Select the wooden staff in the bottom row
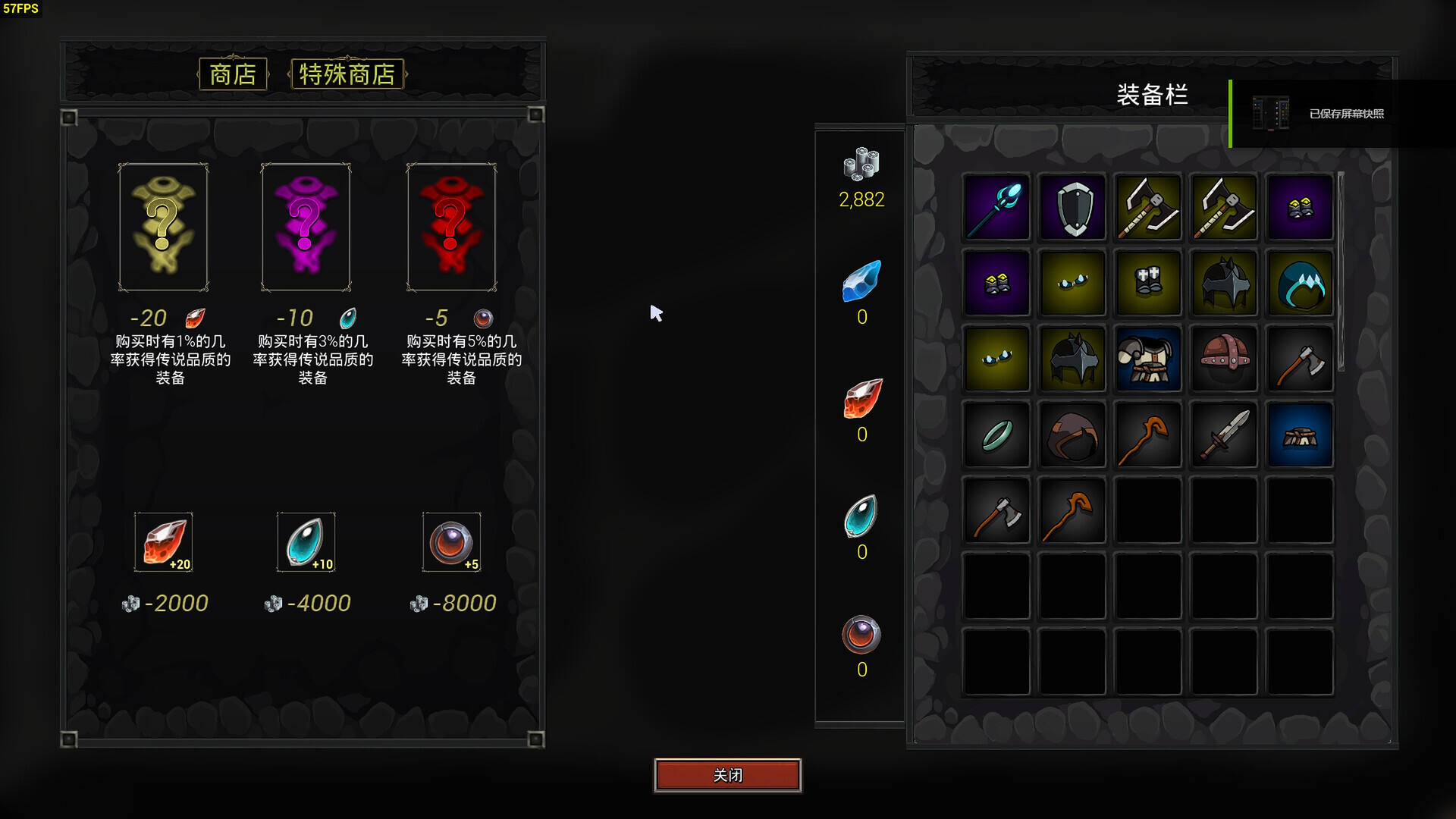Screen dimensions: 1456x819 click(1072, 510)
